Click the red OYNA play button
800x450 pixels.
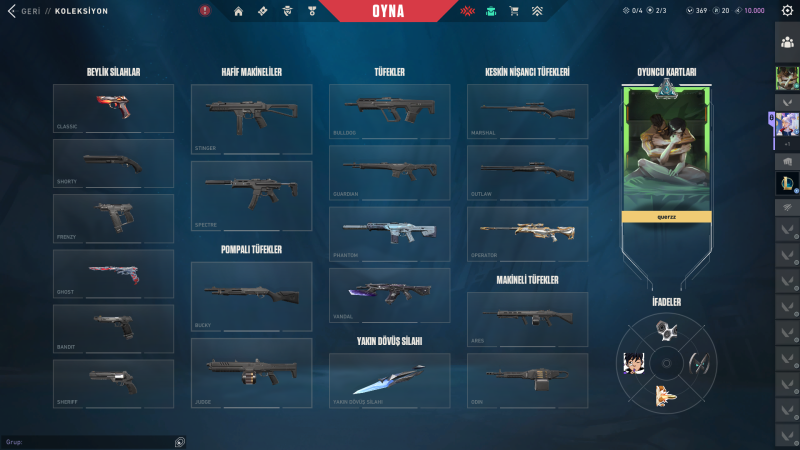pyautogui.click(x=401, y=11)
